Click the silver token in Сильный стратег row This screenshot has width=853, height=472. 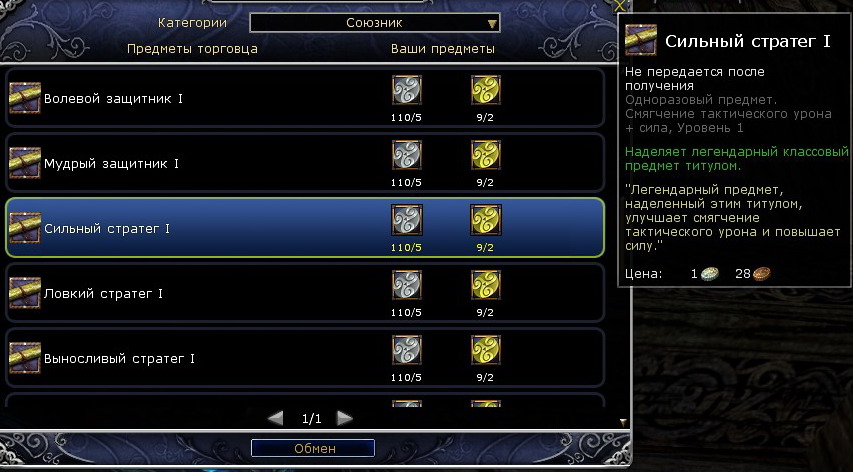click(x=406, y=220)
